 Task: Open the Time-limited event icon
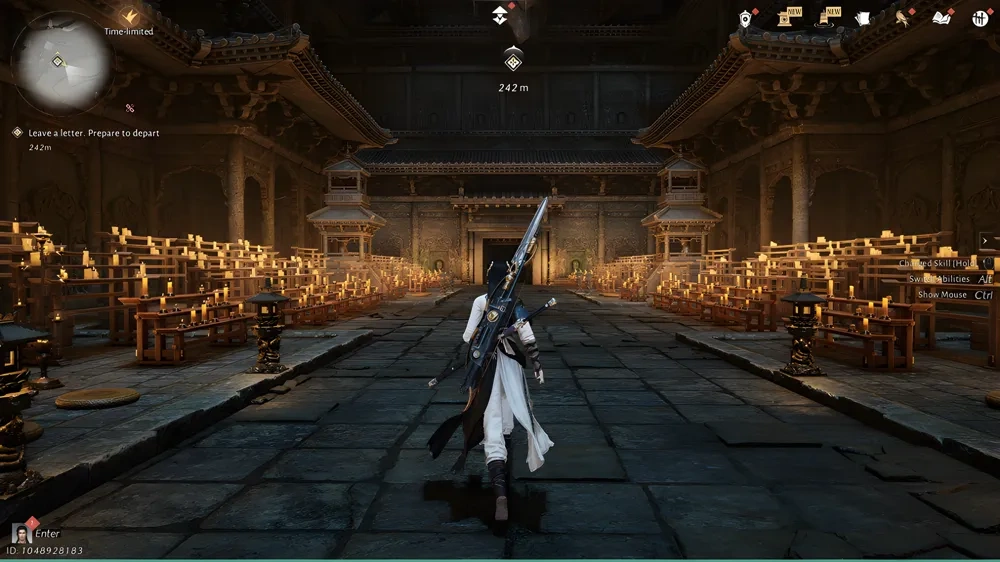tap(129, 17)
